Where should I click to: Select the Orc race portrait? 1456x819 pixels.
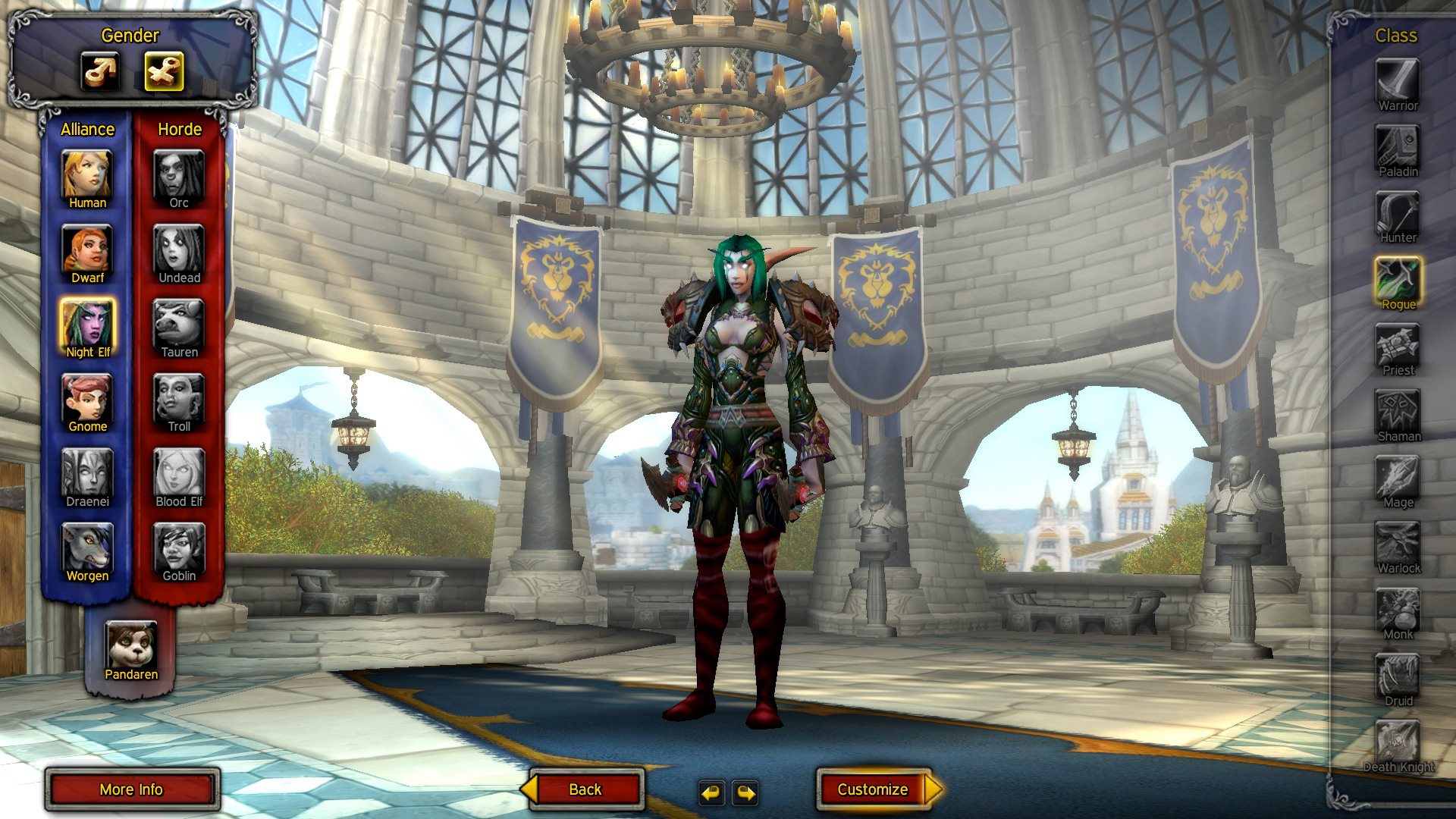click(179, 174)
